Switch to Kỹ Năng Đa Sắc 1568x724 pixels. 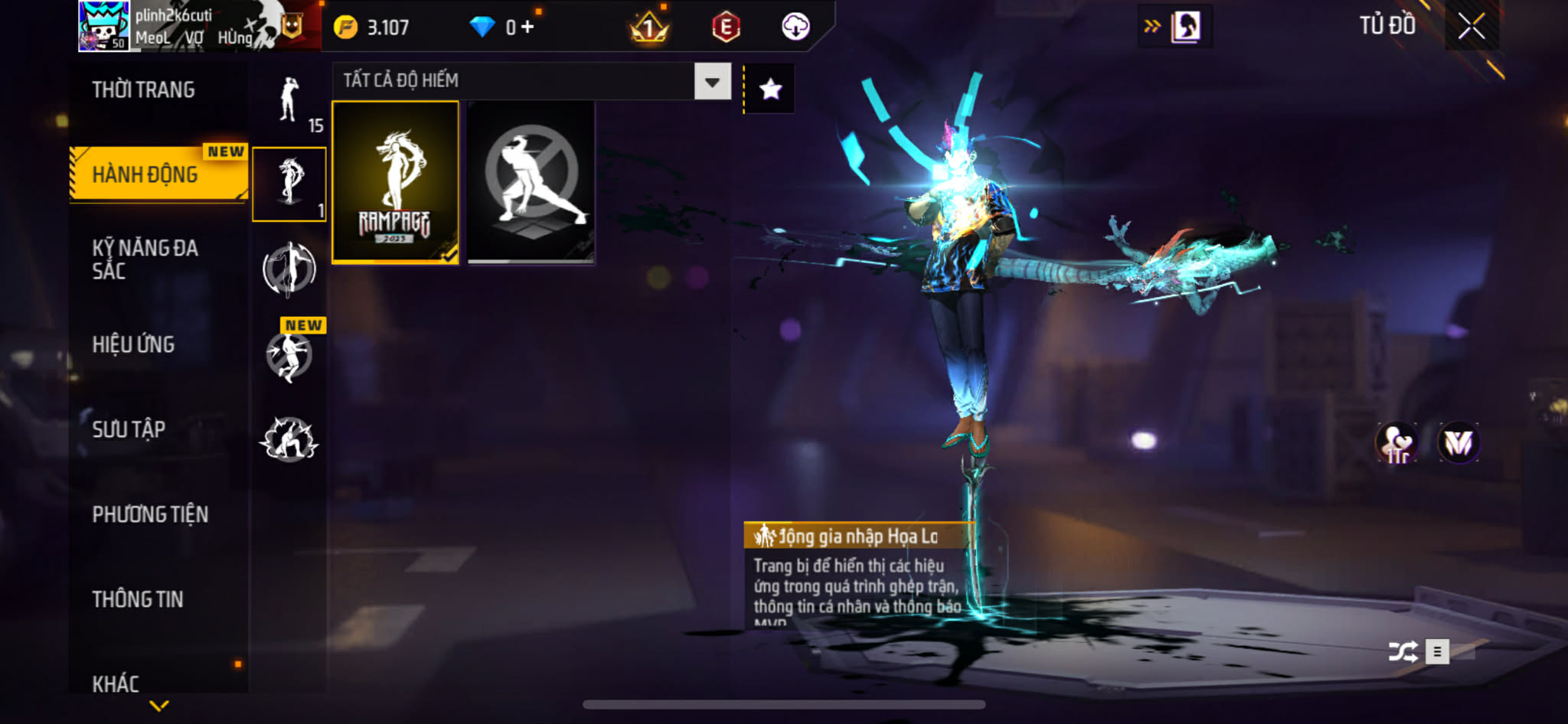[x=145, y=259]
